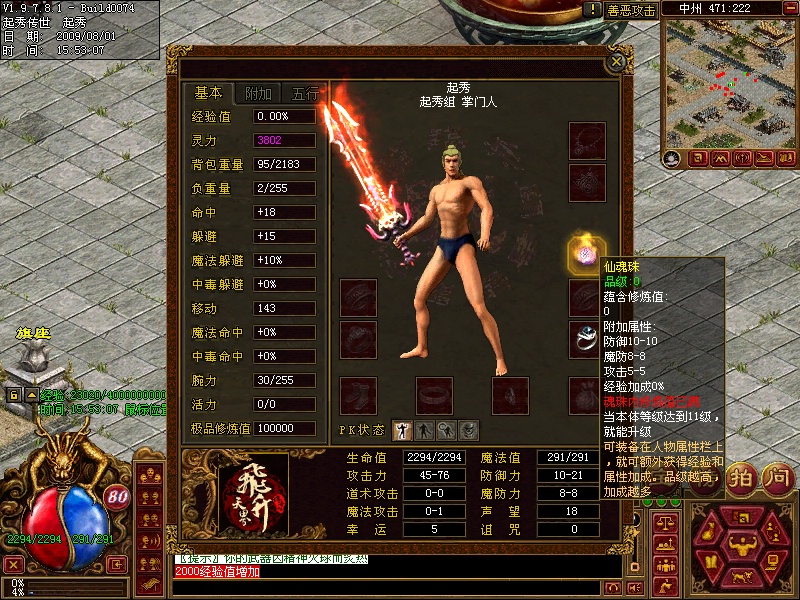The width and height of the screenshot is (800, 600).
Task: Click the glowing 仙魂珠 soul orb slot
Action: [584, 253]
